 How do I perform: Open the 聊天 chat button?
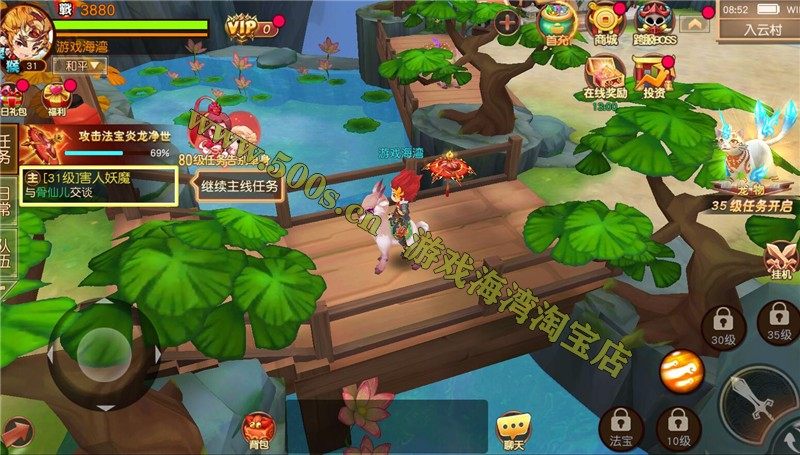click(513, 428)
